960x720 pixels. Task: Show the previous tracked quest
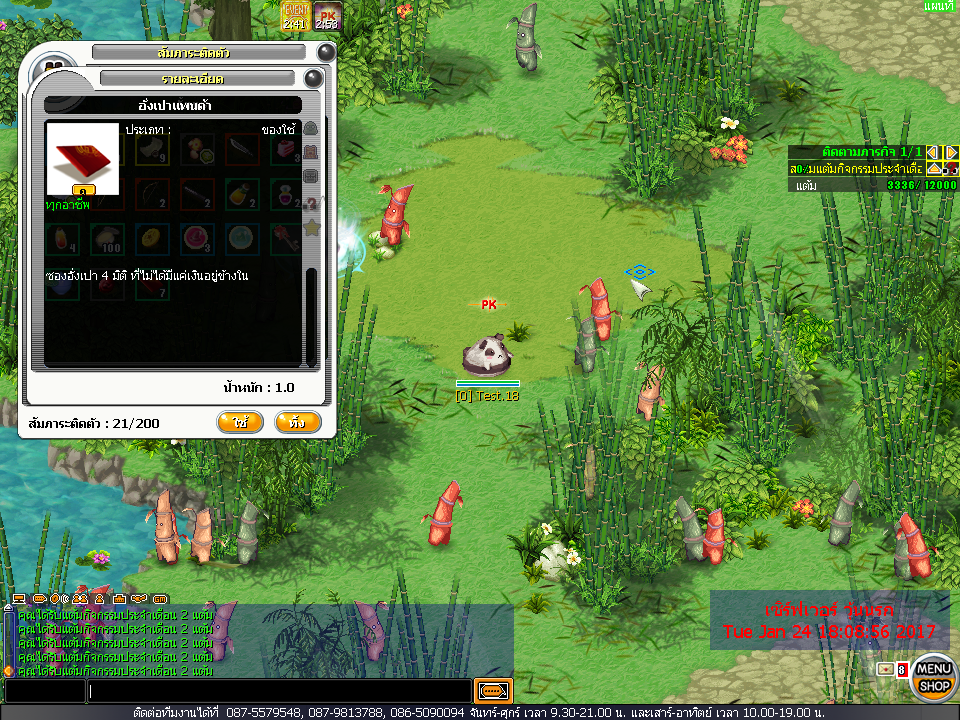(933, 152)
